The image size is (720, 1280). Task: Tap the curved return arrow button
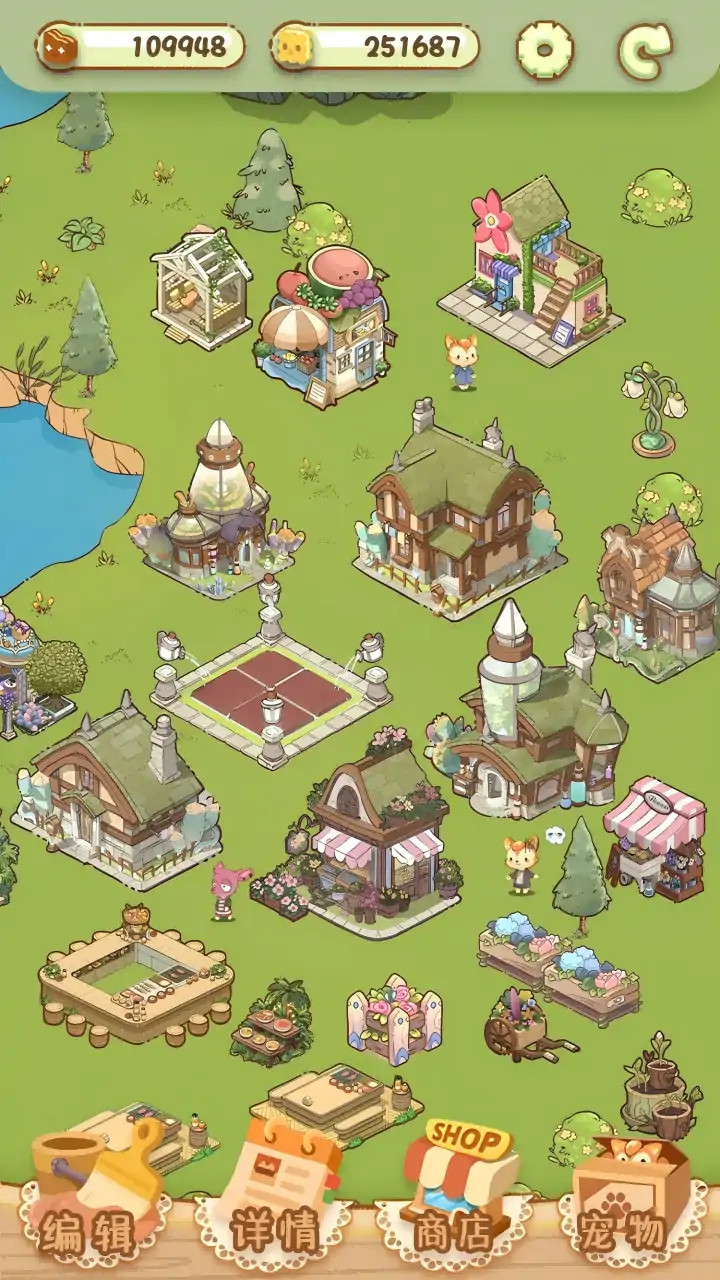(645, 48)
